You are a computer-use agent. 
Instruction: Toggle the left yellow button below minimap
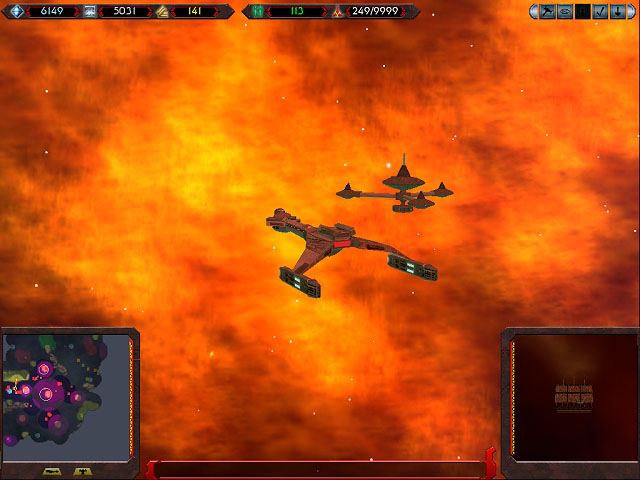[52, 470]
